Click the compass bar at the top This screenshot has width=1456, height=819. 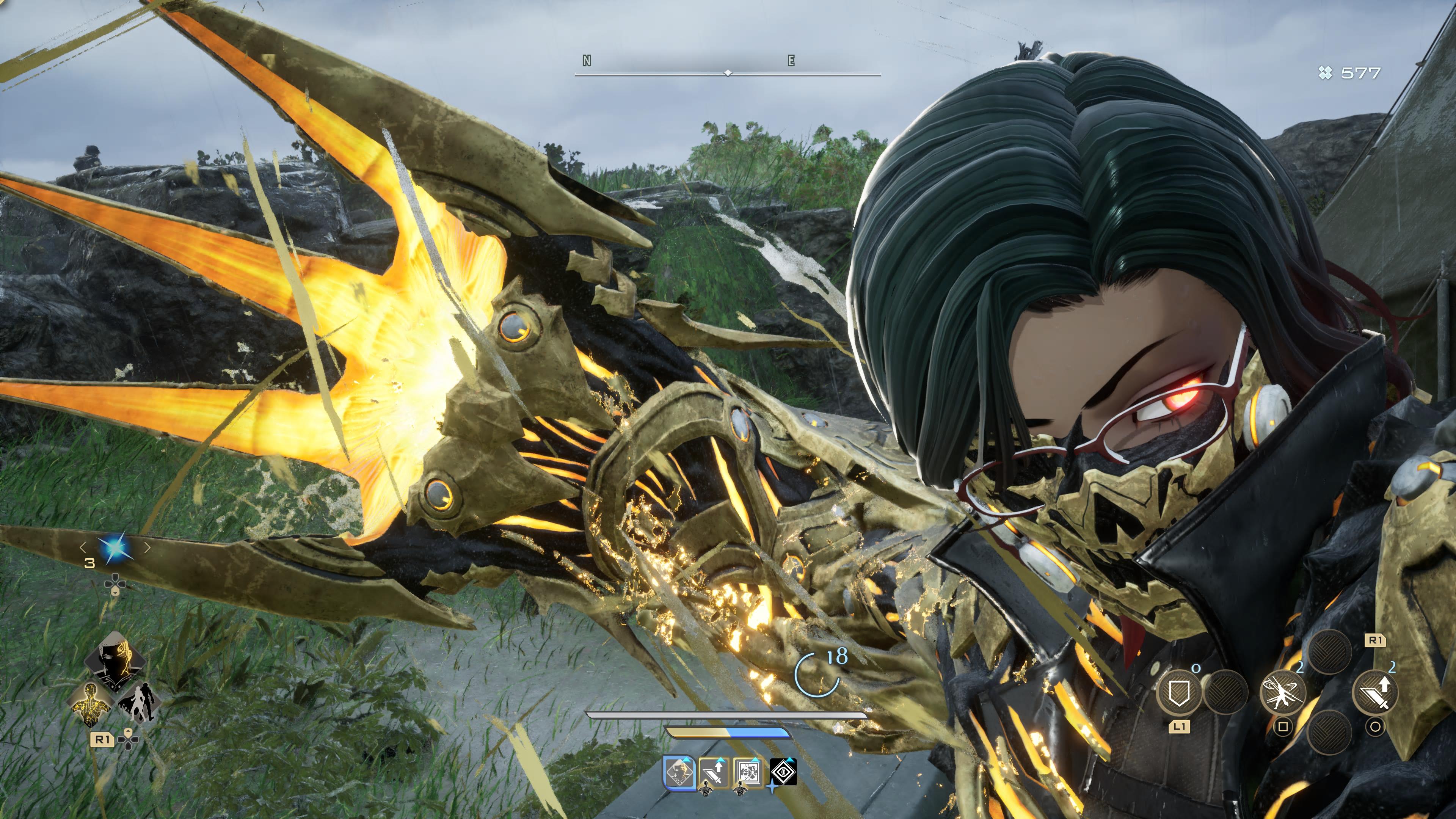[x=728, y=73]
